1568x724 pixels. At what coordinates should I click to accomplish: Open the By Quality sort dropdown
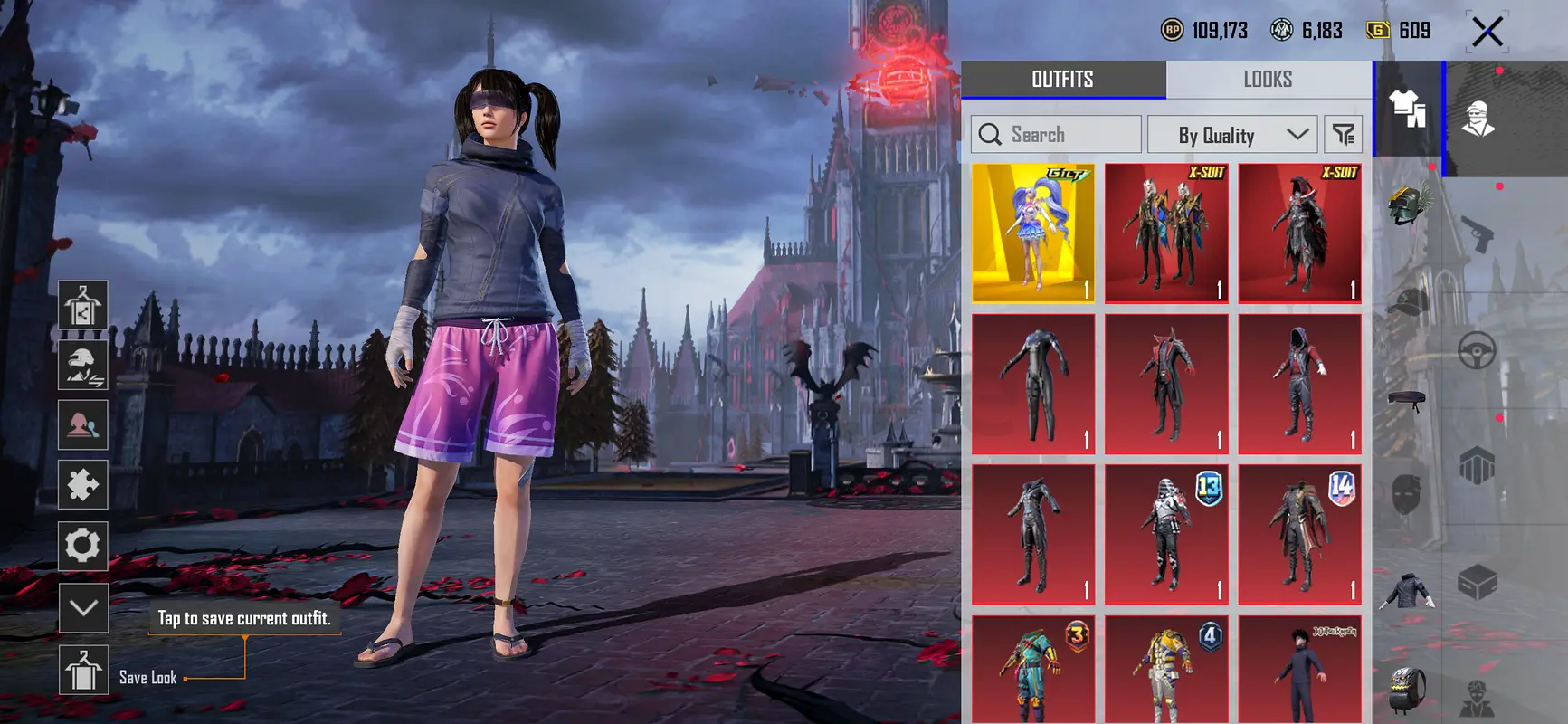(1231, 135)
